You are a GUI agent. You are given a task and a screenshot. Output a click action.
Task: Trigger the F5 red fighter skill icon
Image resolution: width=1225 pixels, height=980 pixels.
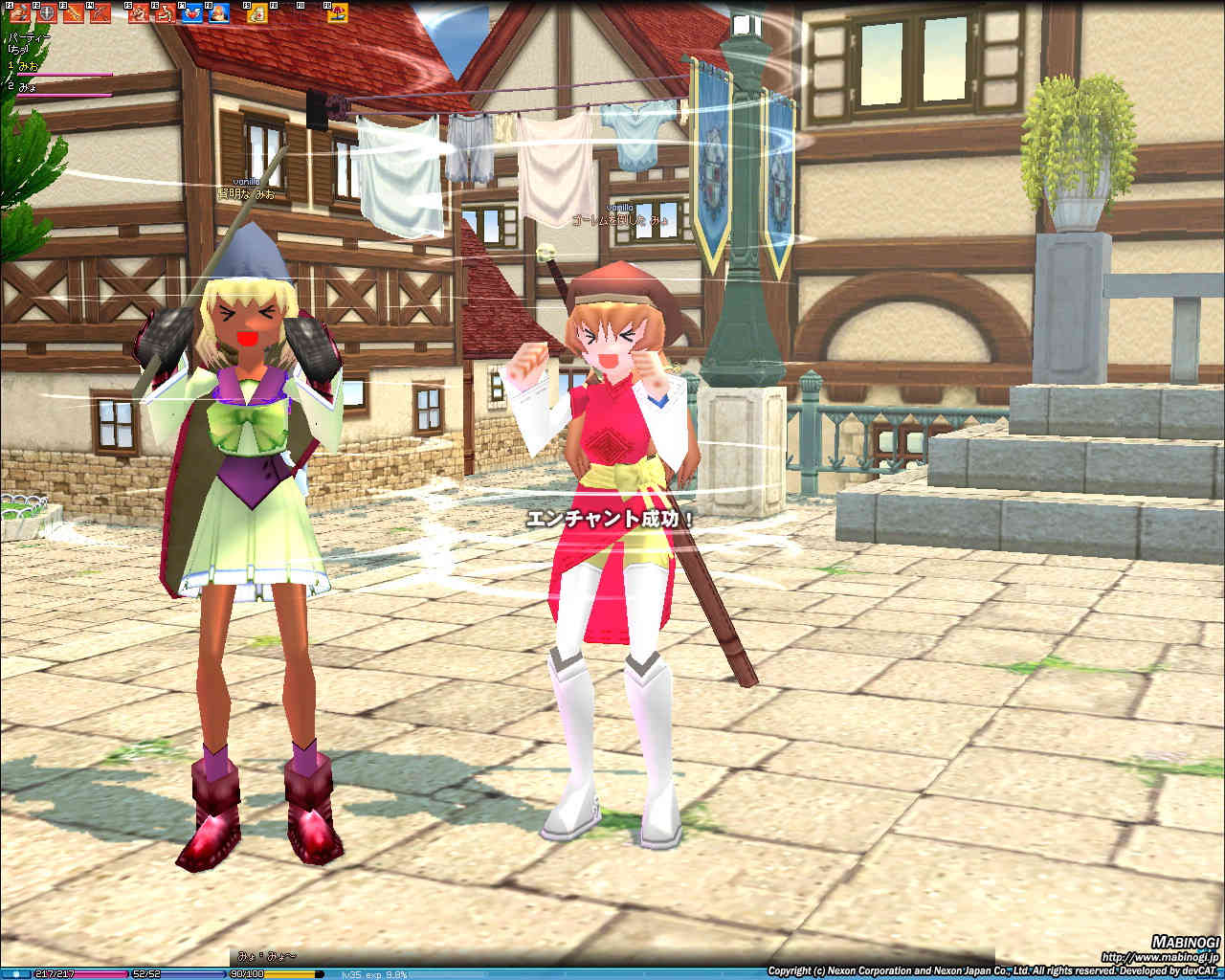pyautogui.click(x=140, y=12)
